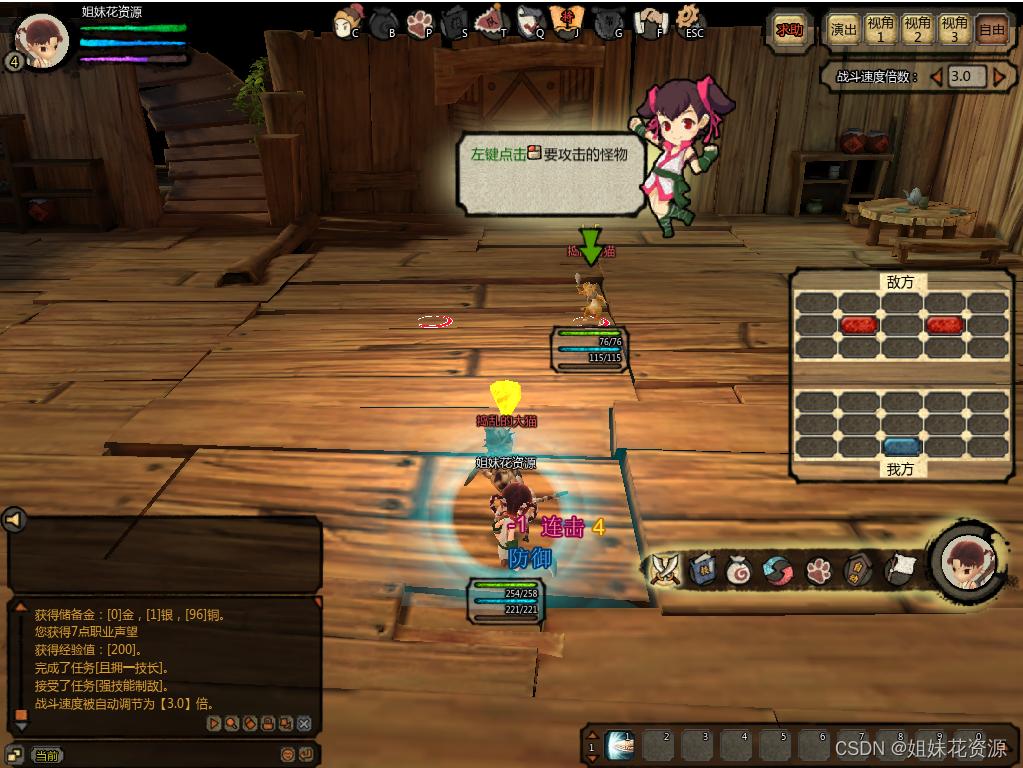
Task: Click the 当前 chat channel selector
Action: pyautogui.click(x=47, y=755)
